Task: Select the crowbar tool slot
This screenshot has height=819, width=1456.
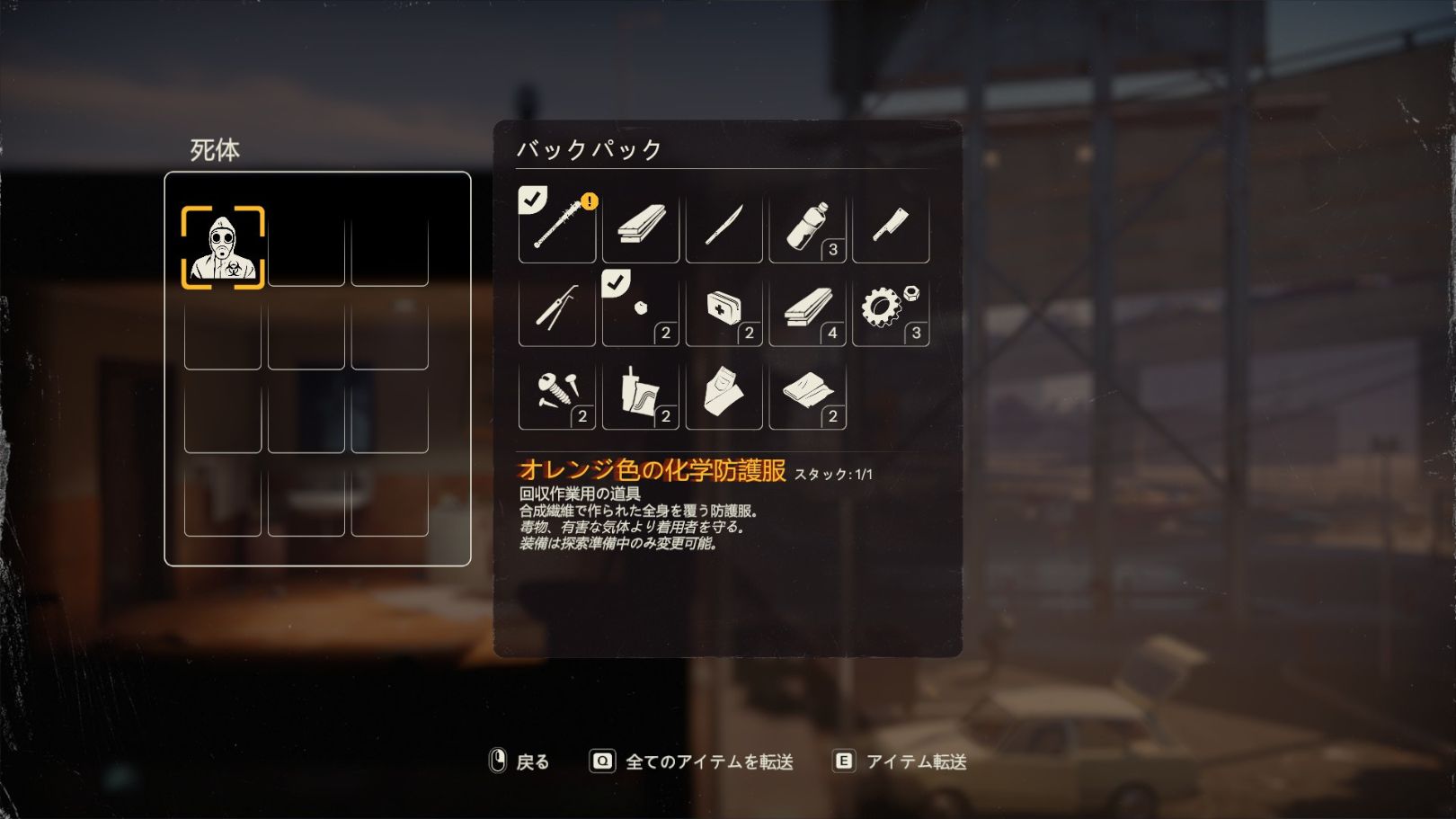Action: [557, 308]
